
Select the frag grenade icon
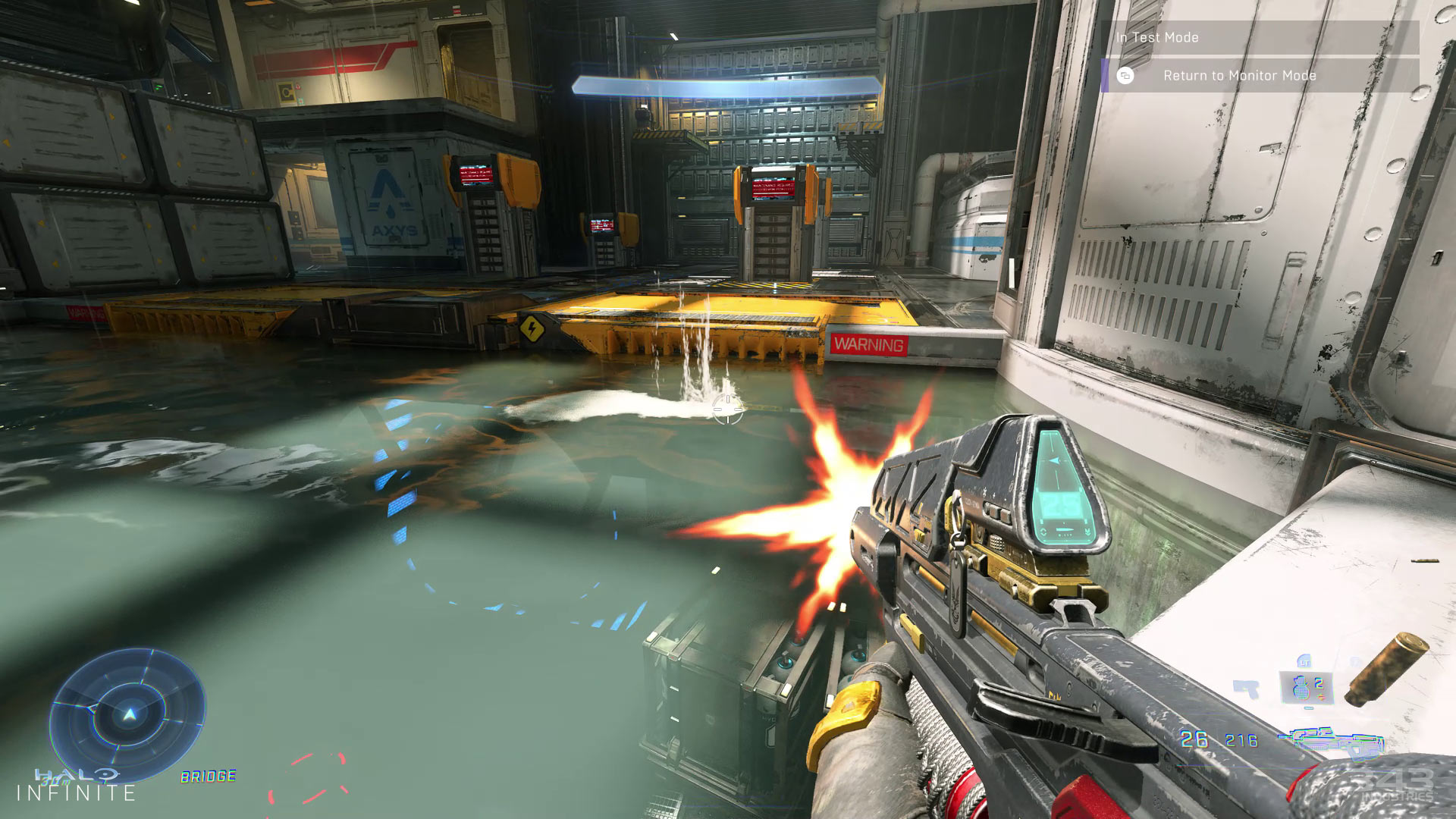[1302, 686]
